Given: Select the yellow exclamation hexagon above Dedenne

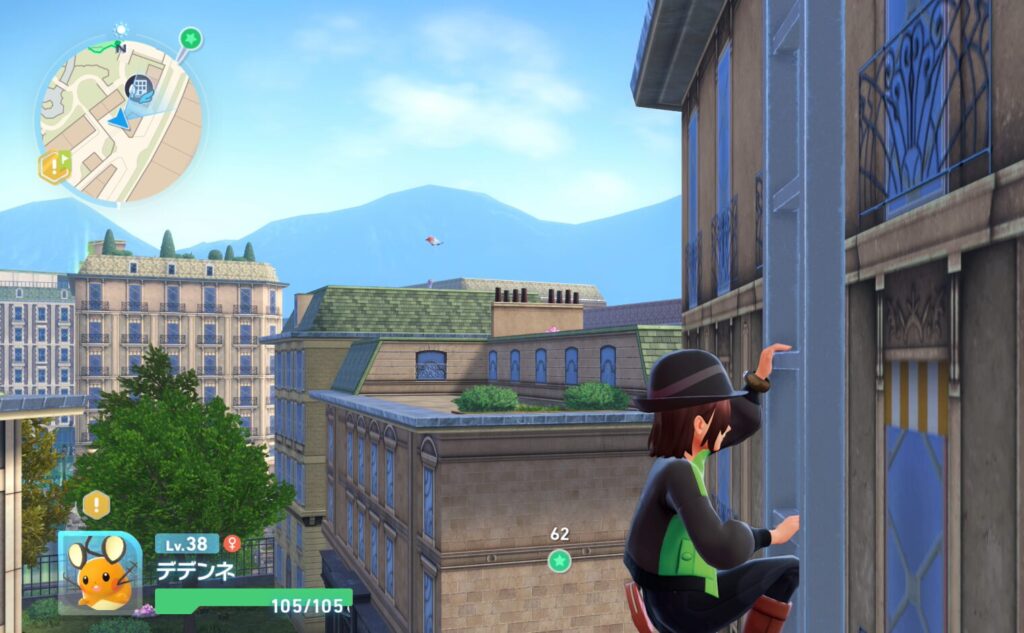Looking at the screenshot, I should pyautogui.click(x=96, y=505).
